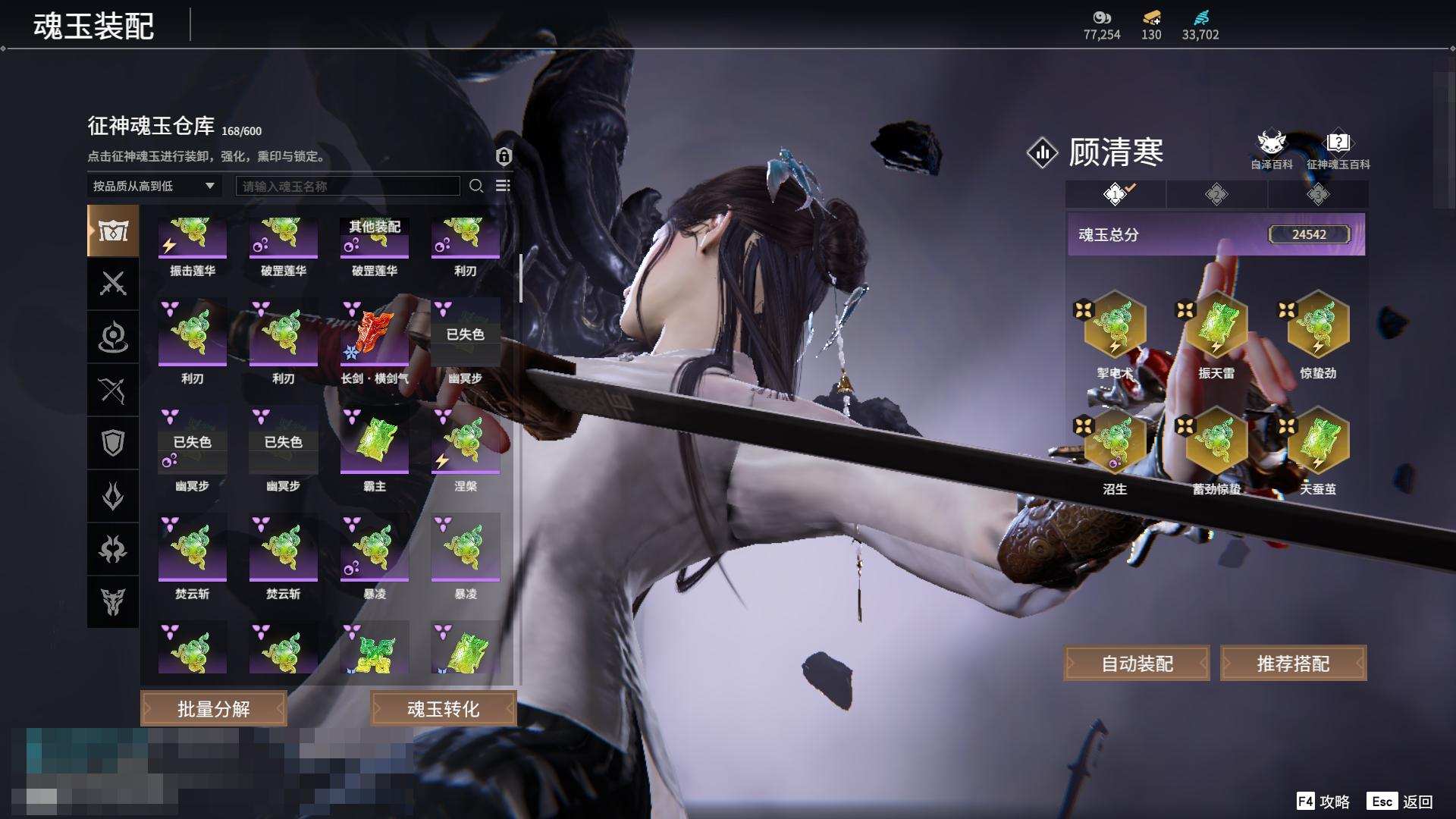This screenshot has height=819, width=1456.
Task: Select the equipped 天蚕茧 soul jade
Action: [x=1318, y=443]
